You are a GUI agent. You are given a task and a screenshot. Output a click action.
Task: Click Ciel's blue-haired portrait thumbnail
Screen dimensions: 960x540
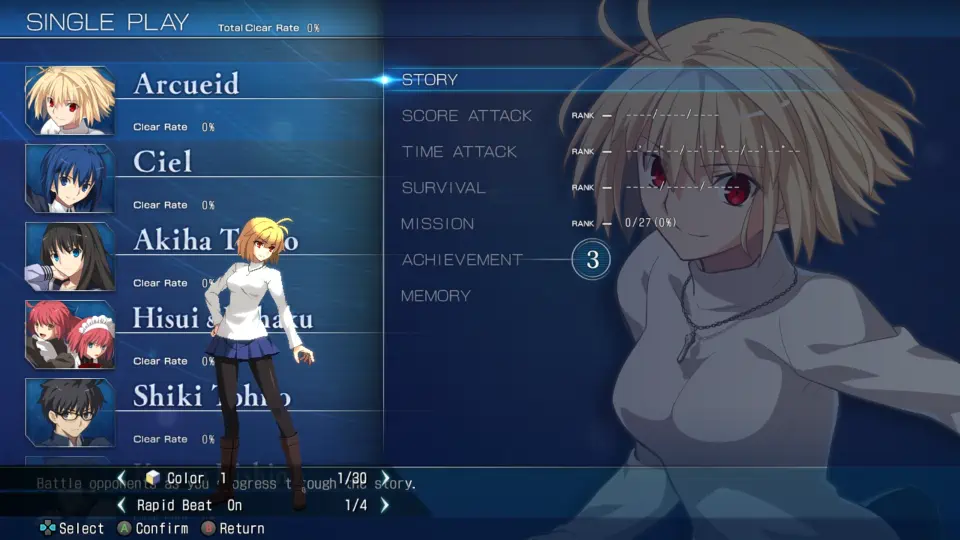69,178
